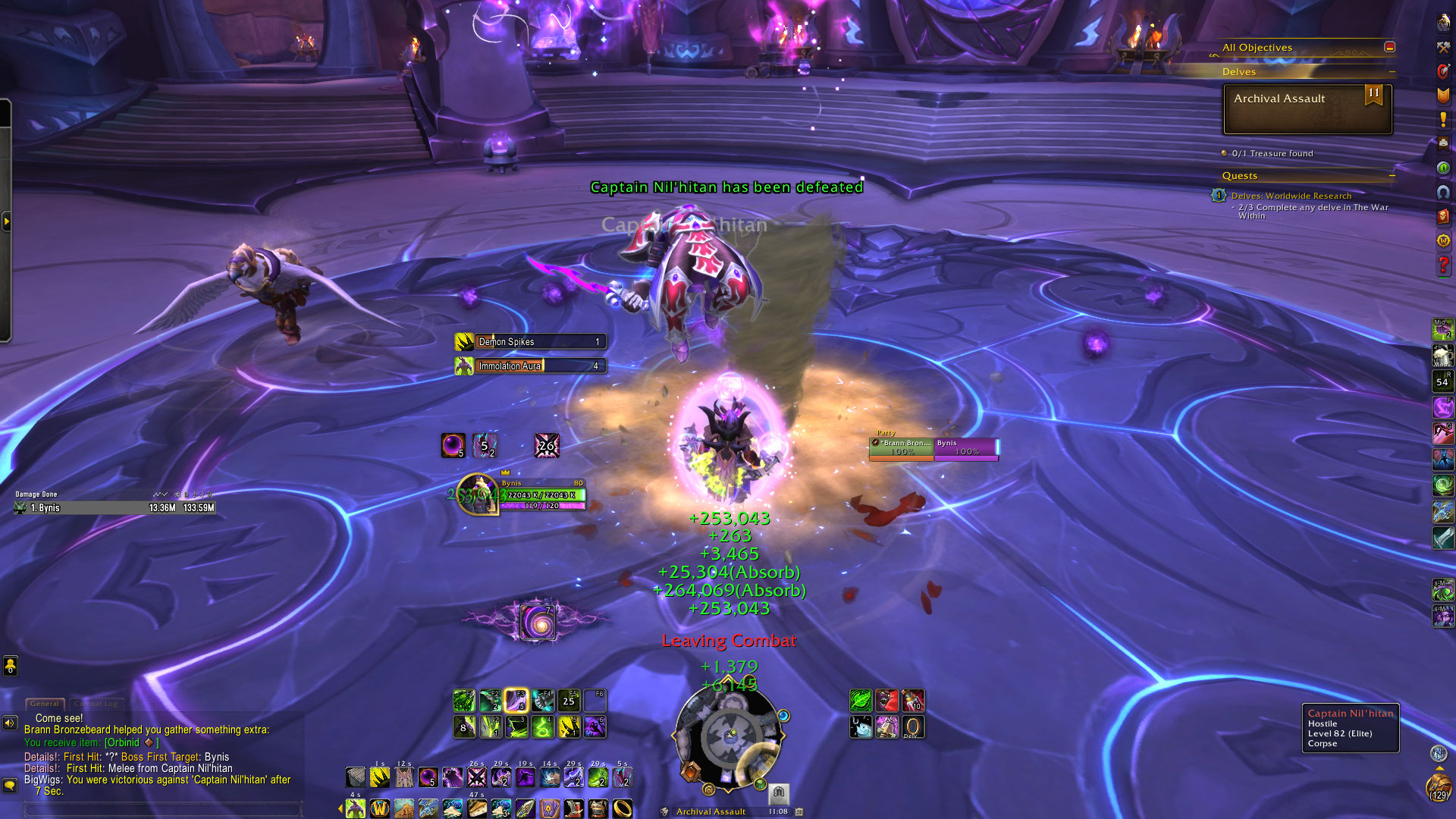Select Bynis row in Damage Done meter
Screen dimensions: 1456x819
(115, 508)
